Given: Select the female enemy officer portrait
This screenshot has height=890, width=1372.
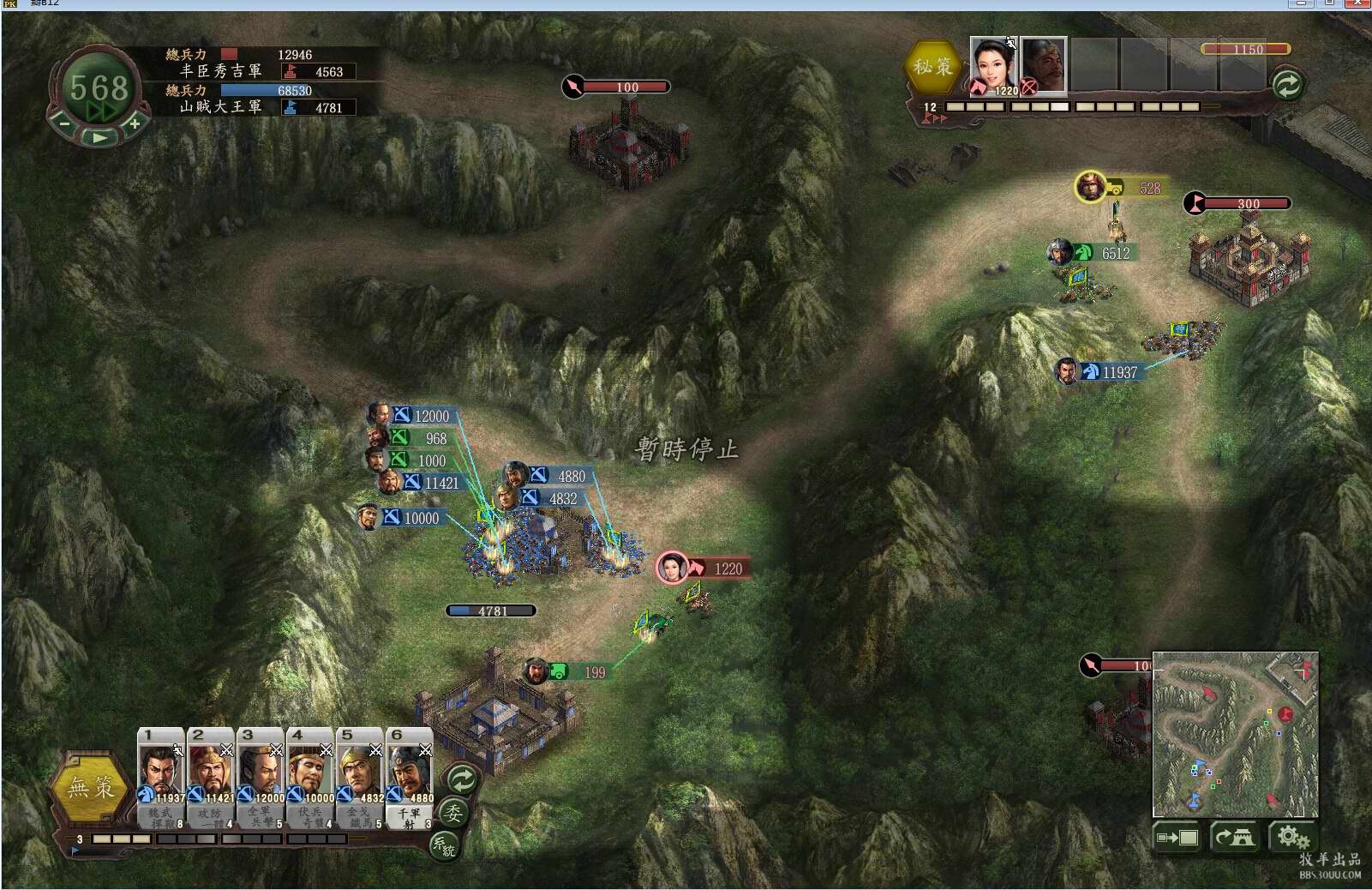Looking at the screenshot, I should click(x=993, y=64).
